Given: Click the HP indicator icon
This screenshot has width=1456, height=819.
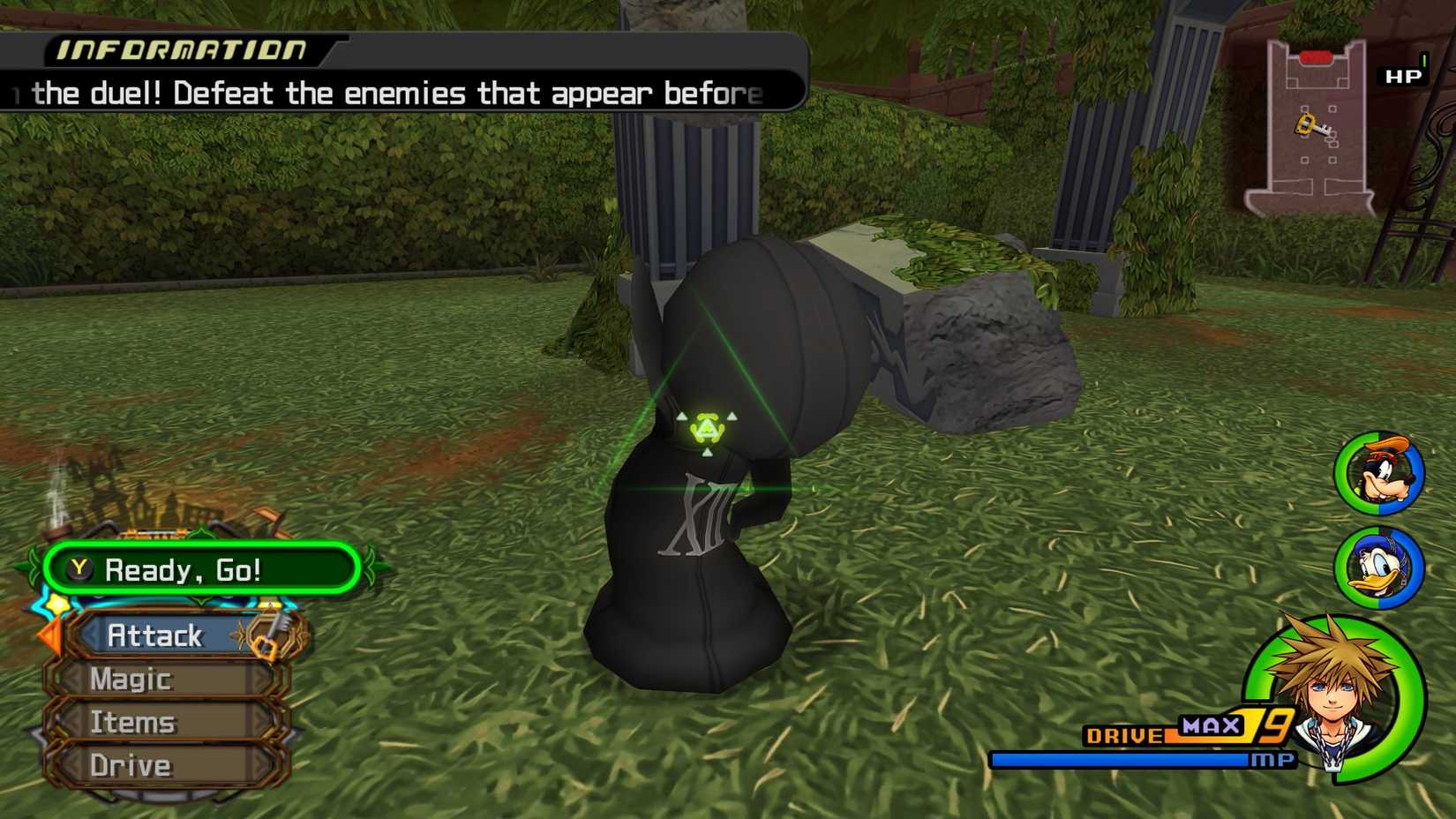Looking at the screenshot, I should click(1403, 77).
